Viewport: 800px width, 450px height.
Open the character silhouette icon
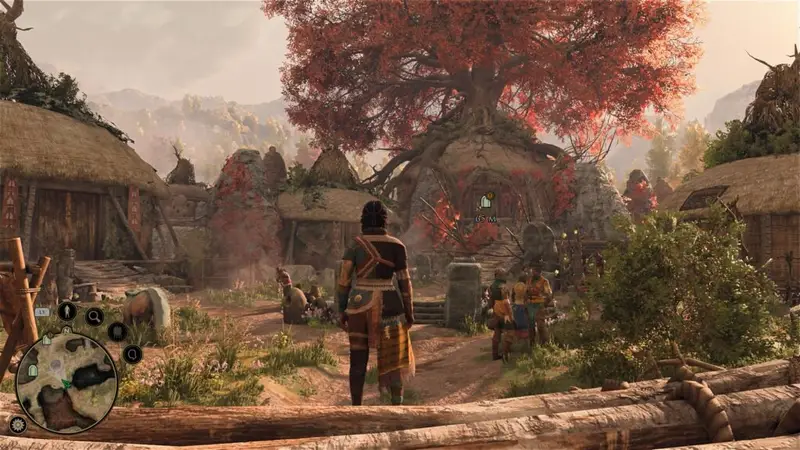pyautogui.click(x=67, y=311)
